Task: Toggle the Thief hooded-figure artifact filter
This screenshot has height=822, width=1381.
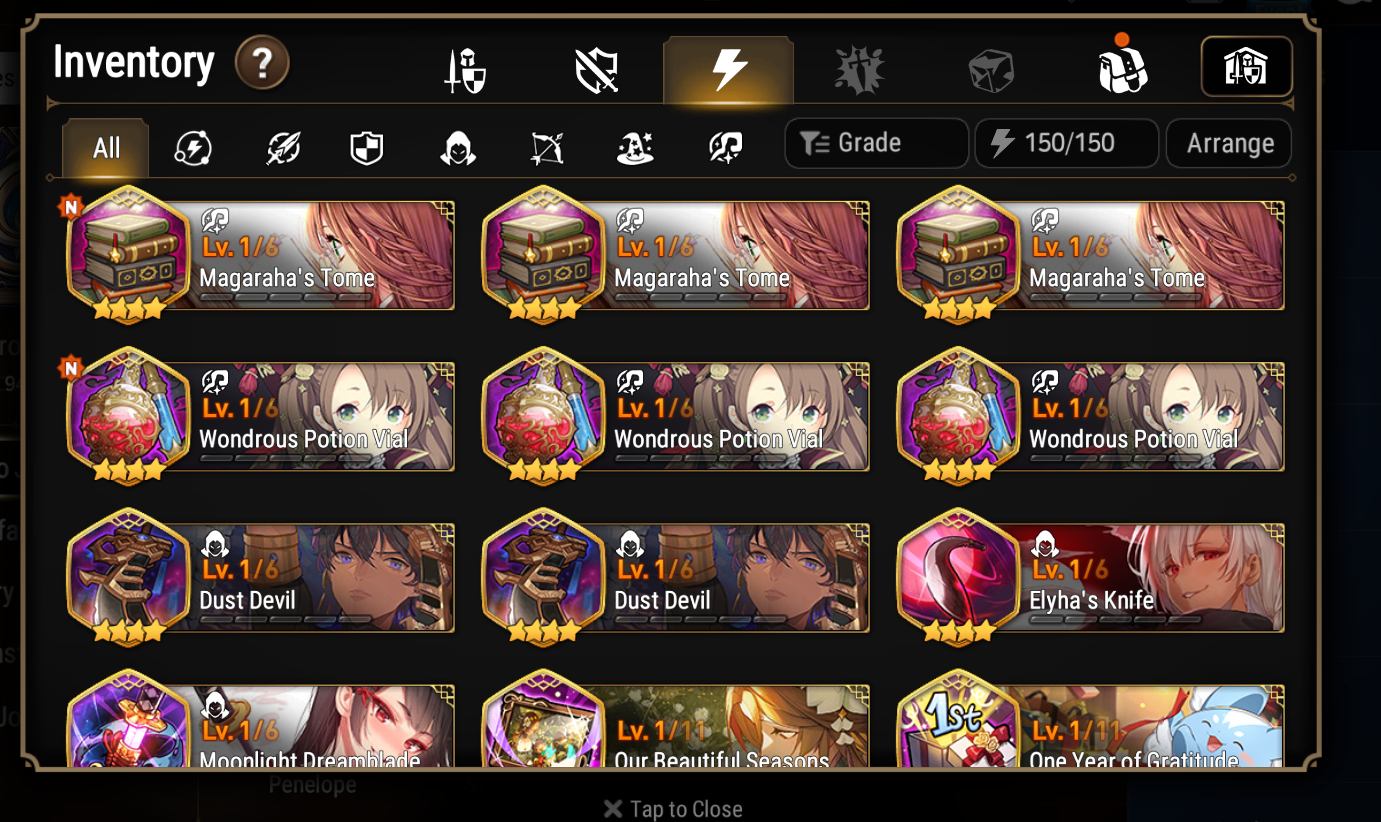Action: 458,146
